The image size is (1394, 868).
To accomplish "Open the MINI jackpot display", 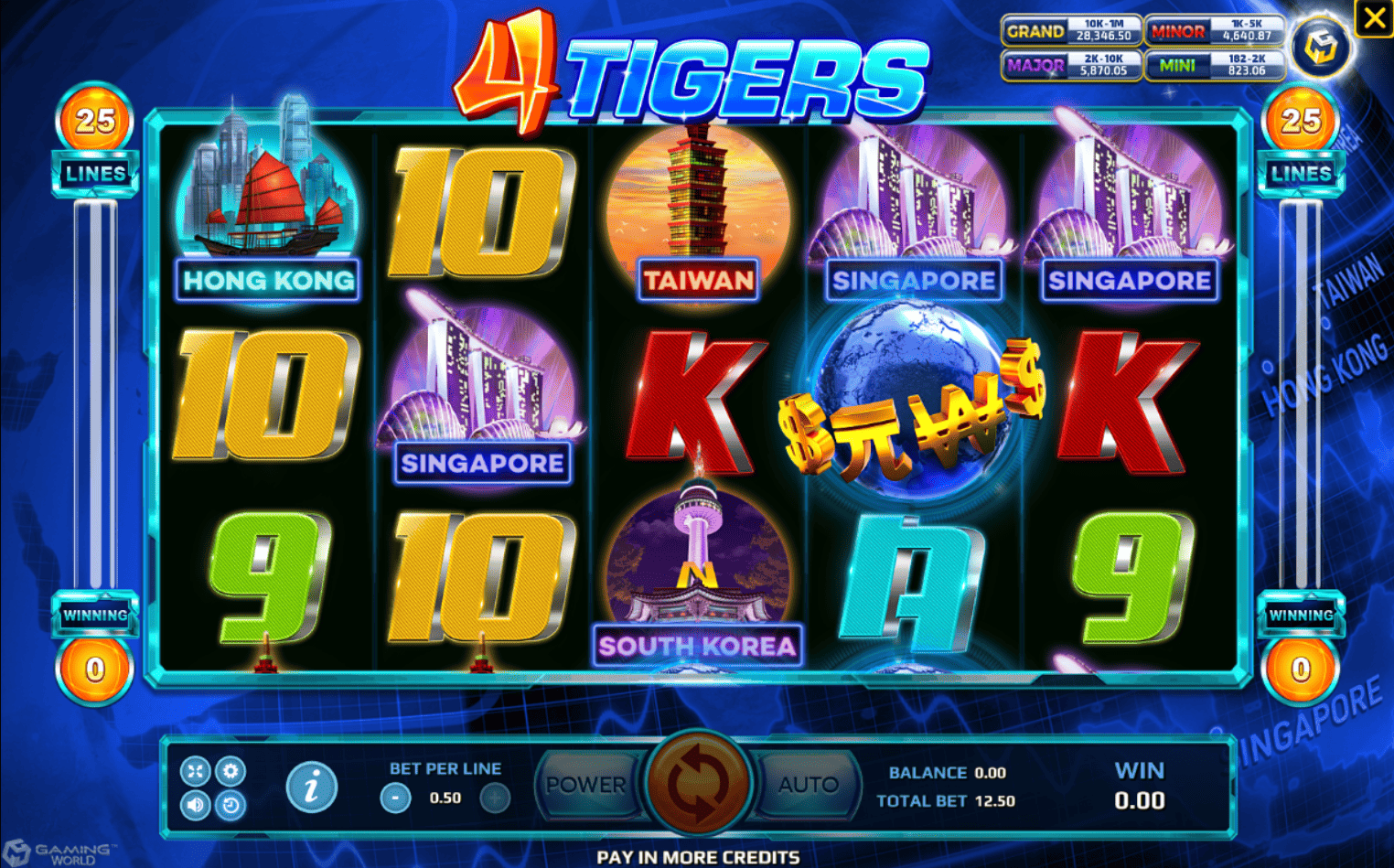I will (x=1215, y=62).
